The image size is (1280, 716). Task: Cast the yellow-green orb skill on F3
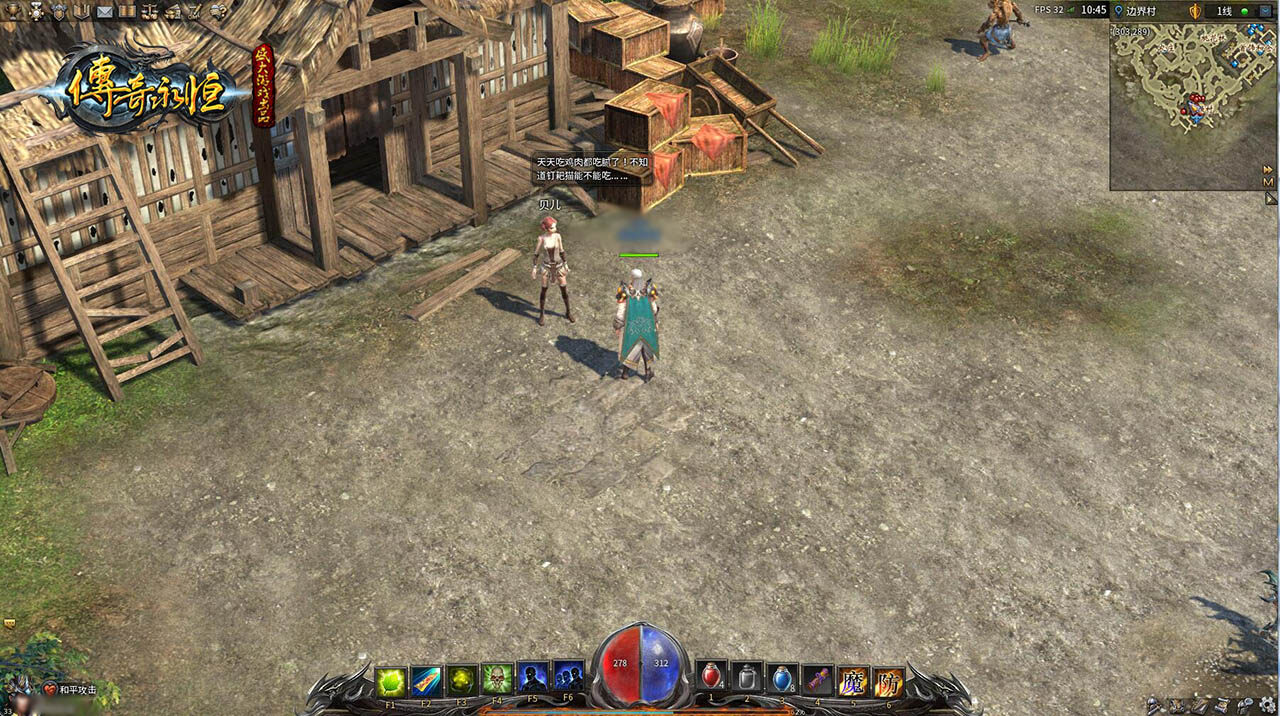461,680
